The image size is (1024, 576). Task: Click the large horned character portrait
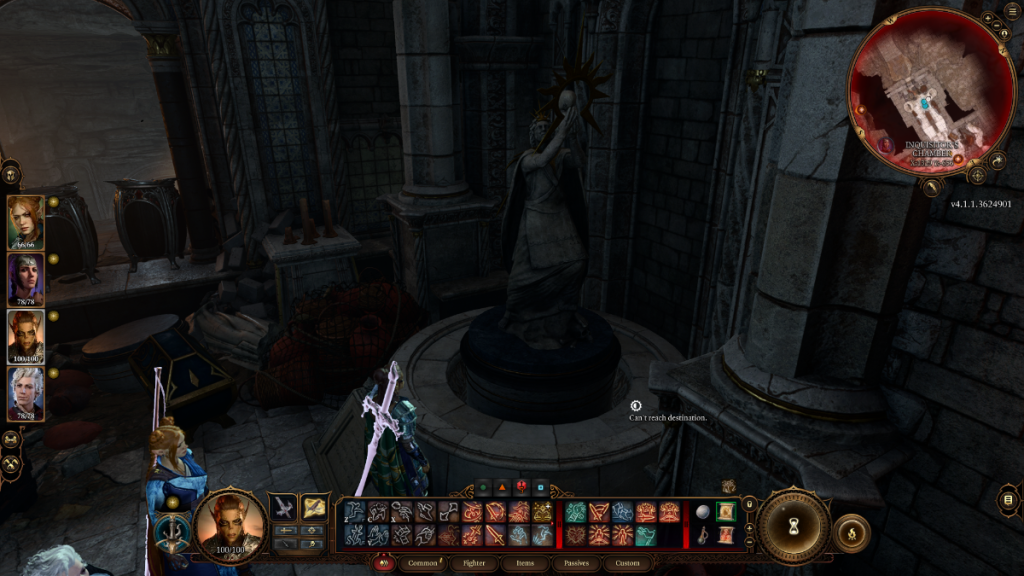coord(229,527)
